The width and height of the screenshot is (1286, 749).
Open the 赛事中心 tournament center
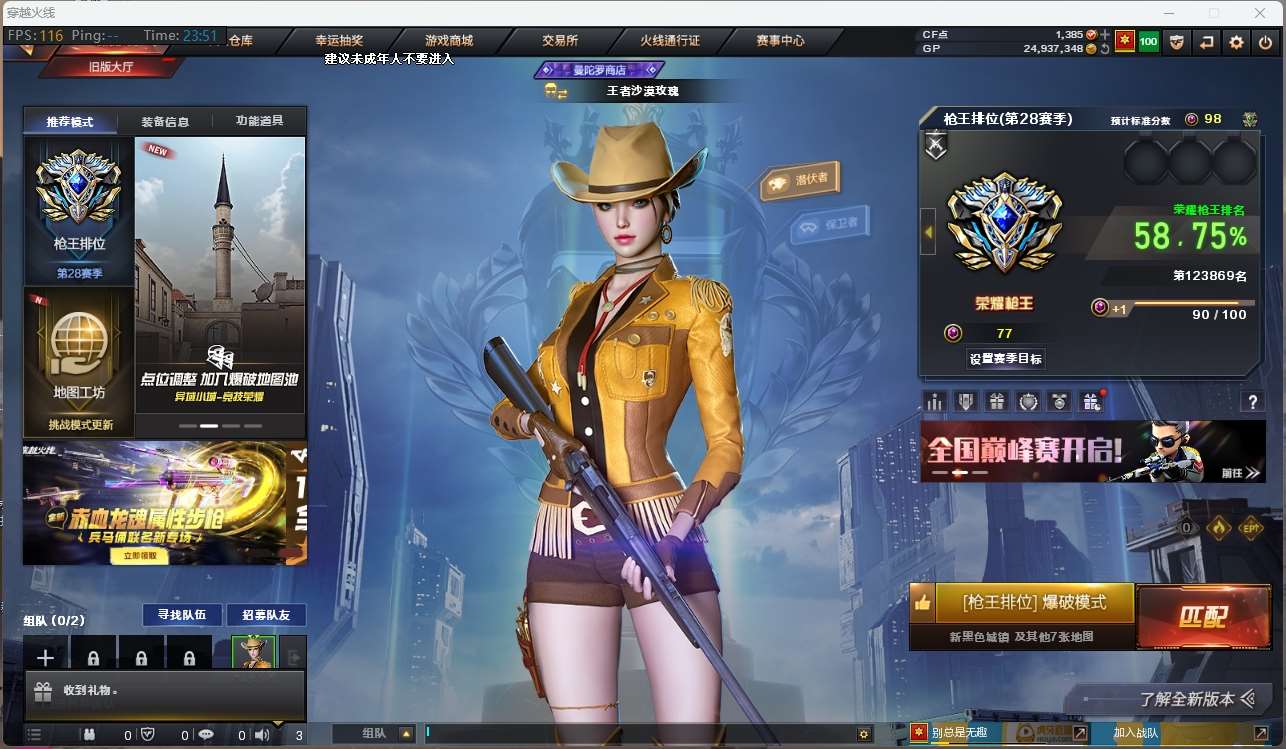[780, 41]
